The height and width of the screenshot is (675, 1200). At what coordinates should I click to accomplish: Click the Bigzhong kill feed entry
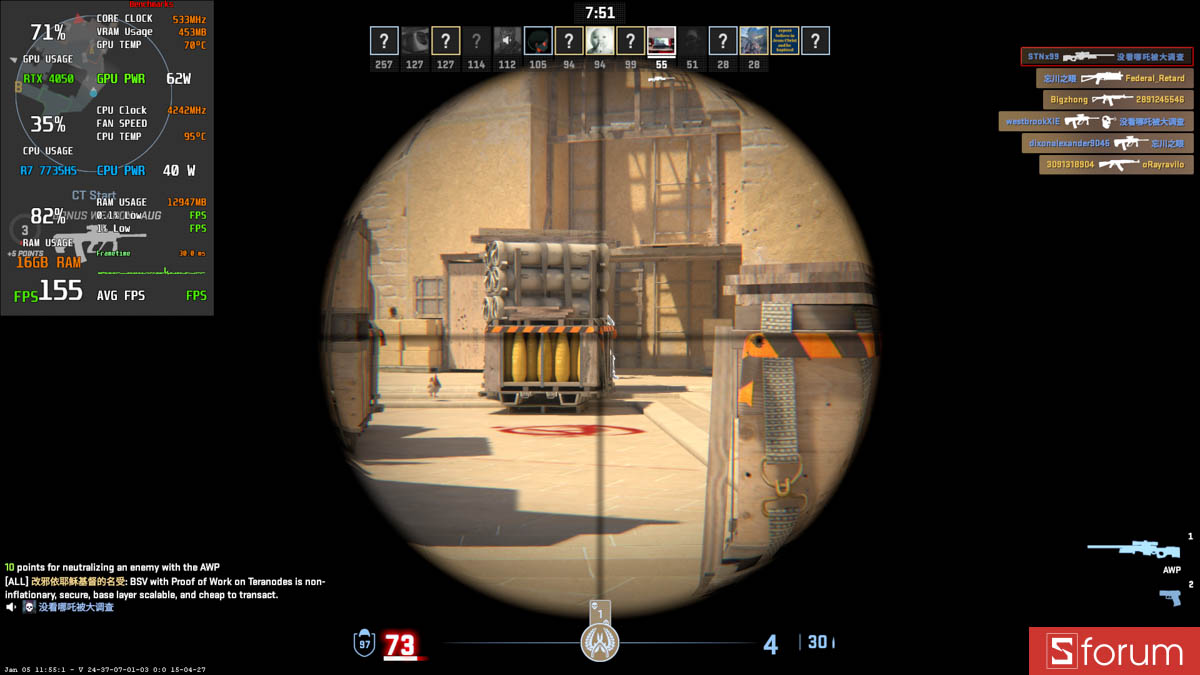1117,100
